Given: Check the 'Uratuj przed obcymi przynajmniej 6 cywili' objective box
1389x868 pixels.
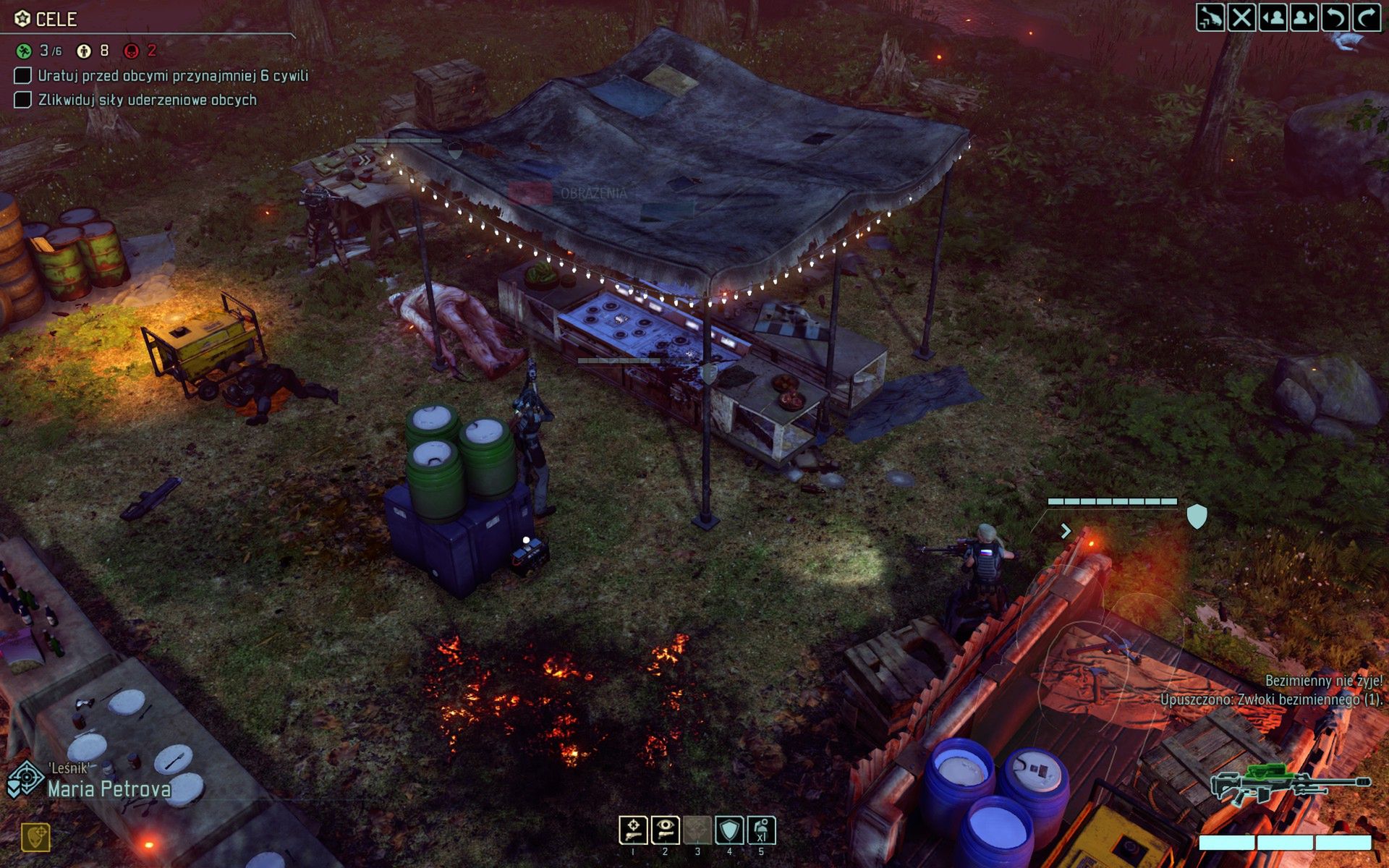Looking at the screenshot, I should coord(21,75).
